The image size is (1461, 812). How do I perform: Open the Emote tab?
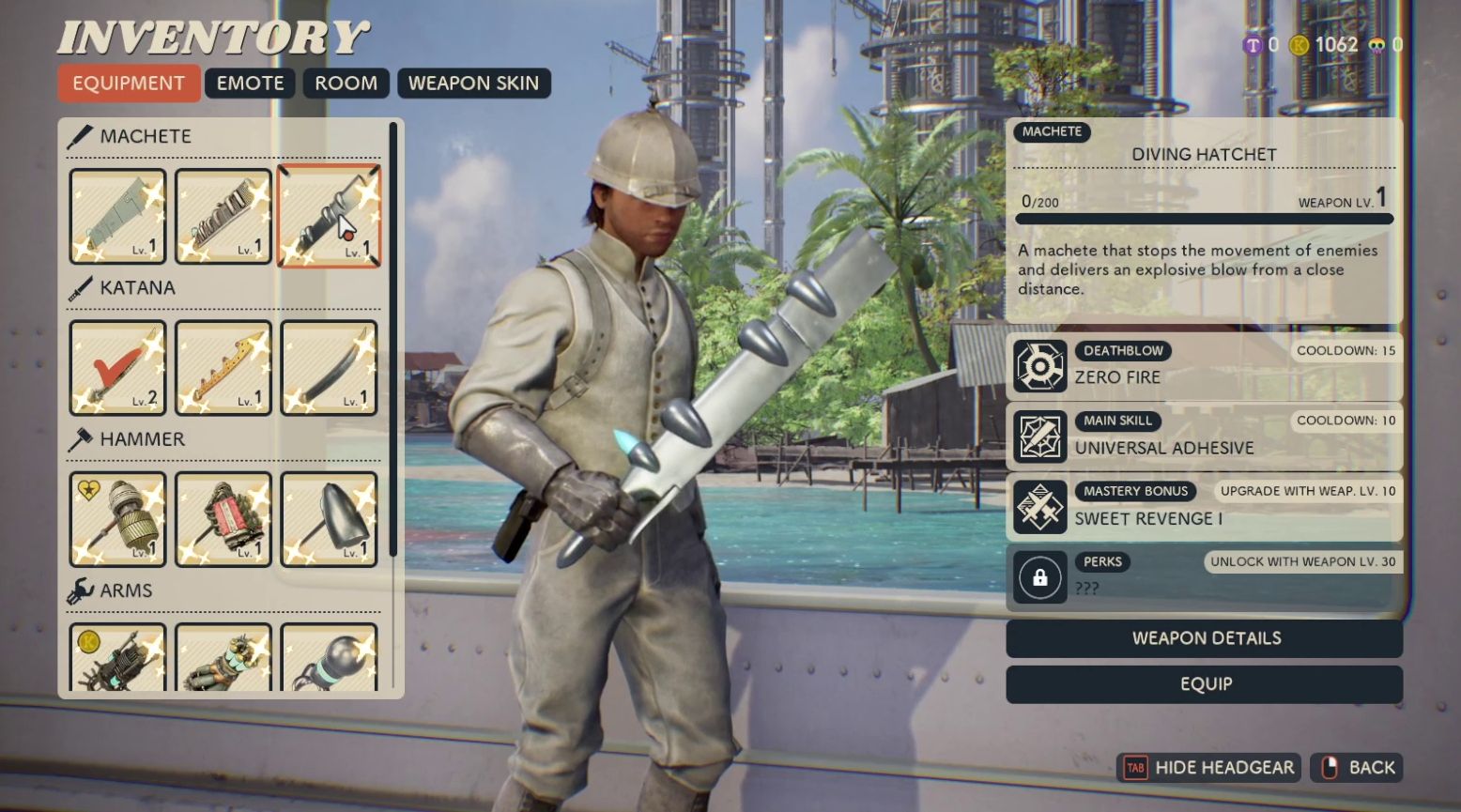tap(250, 84)
